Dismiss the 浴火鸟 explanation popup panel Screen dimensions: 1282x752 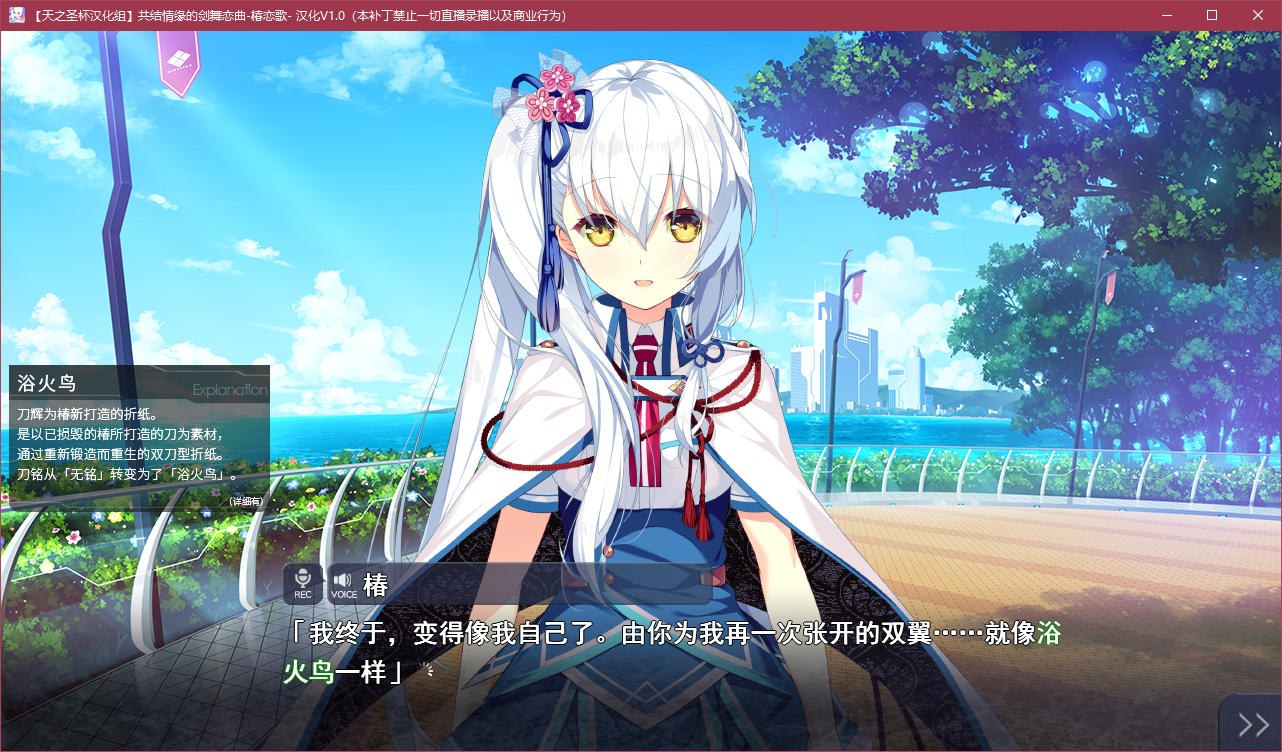(135, 440)
